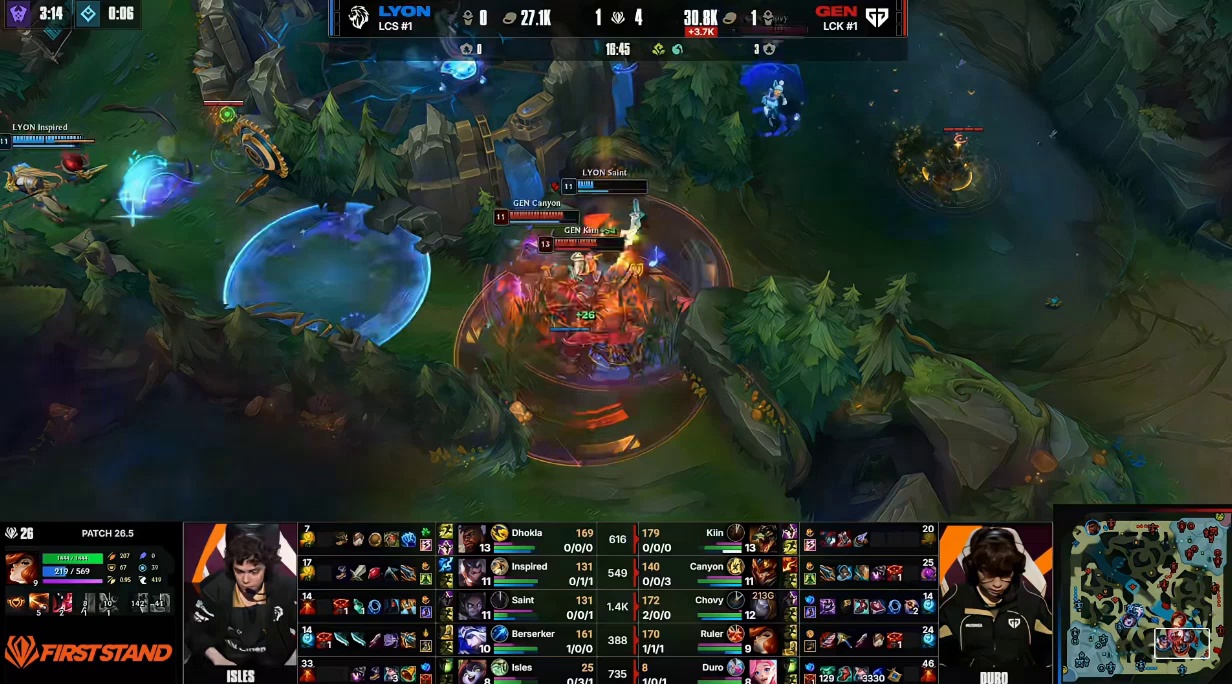Click the GEN team logo in the top bar
Screen dimensions: 1232x684
[x=877, y=17]
